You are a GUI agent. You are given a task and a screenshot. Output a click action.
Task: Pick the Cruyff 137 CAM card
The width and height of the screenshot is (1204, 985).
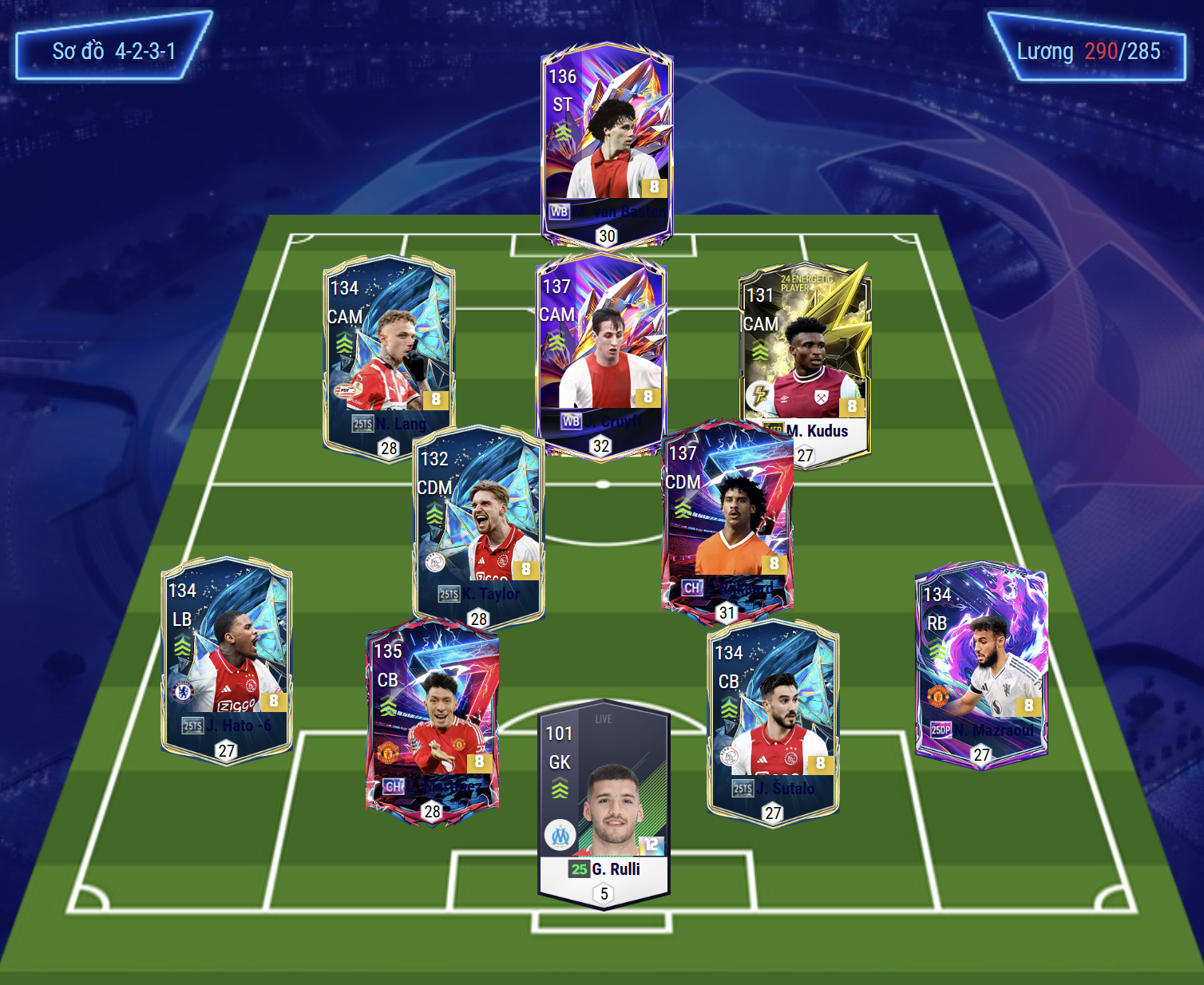pyautogui.click(x=600, y=351)
